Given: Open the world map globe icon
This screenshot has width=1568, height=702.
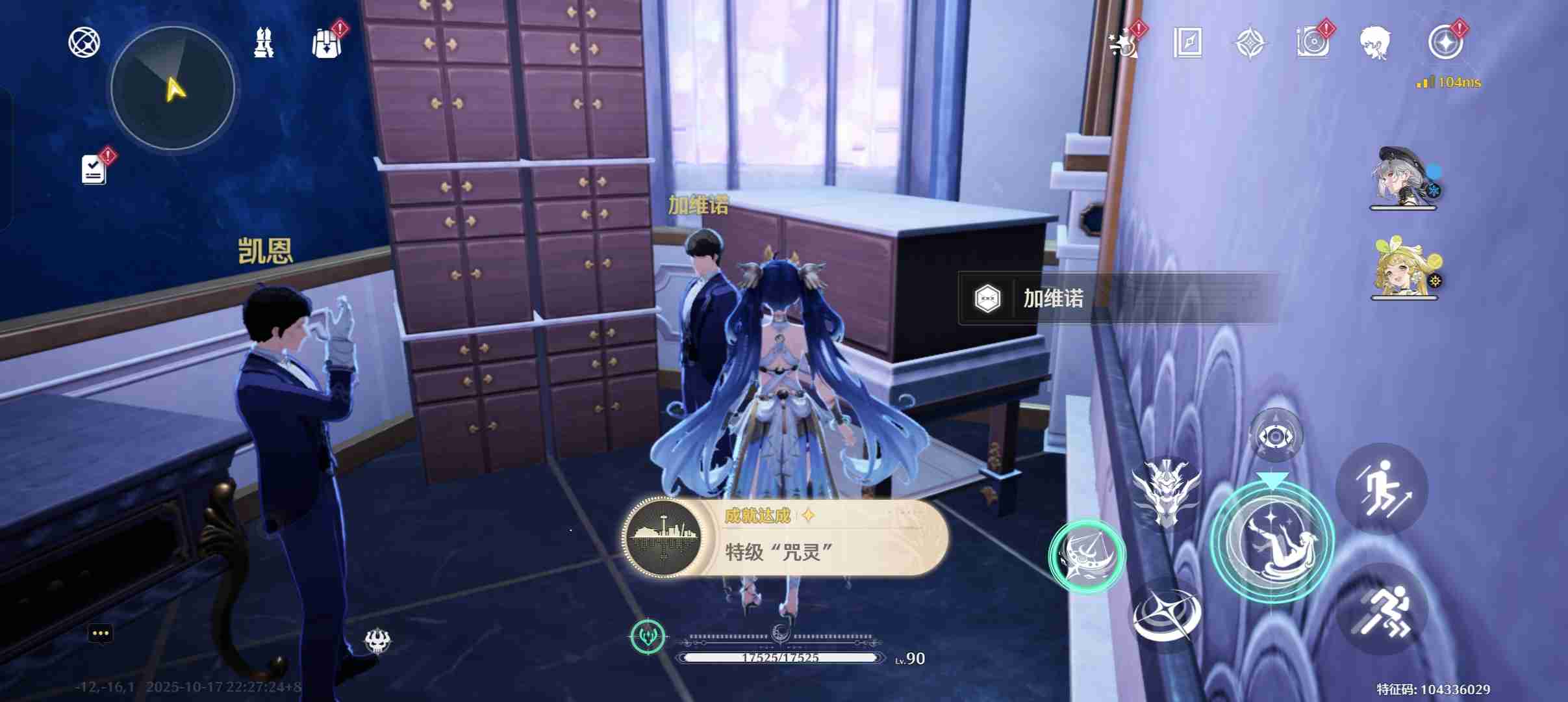Looking at the screenshot, I should 84,41.
